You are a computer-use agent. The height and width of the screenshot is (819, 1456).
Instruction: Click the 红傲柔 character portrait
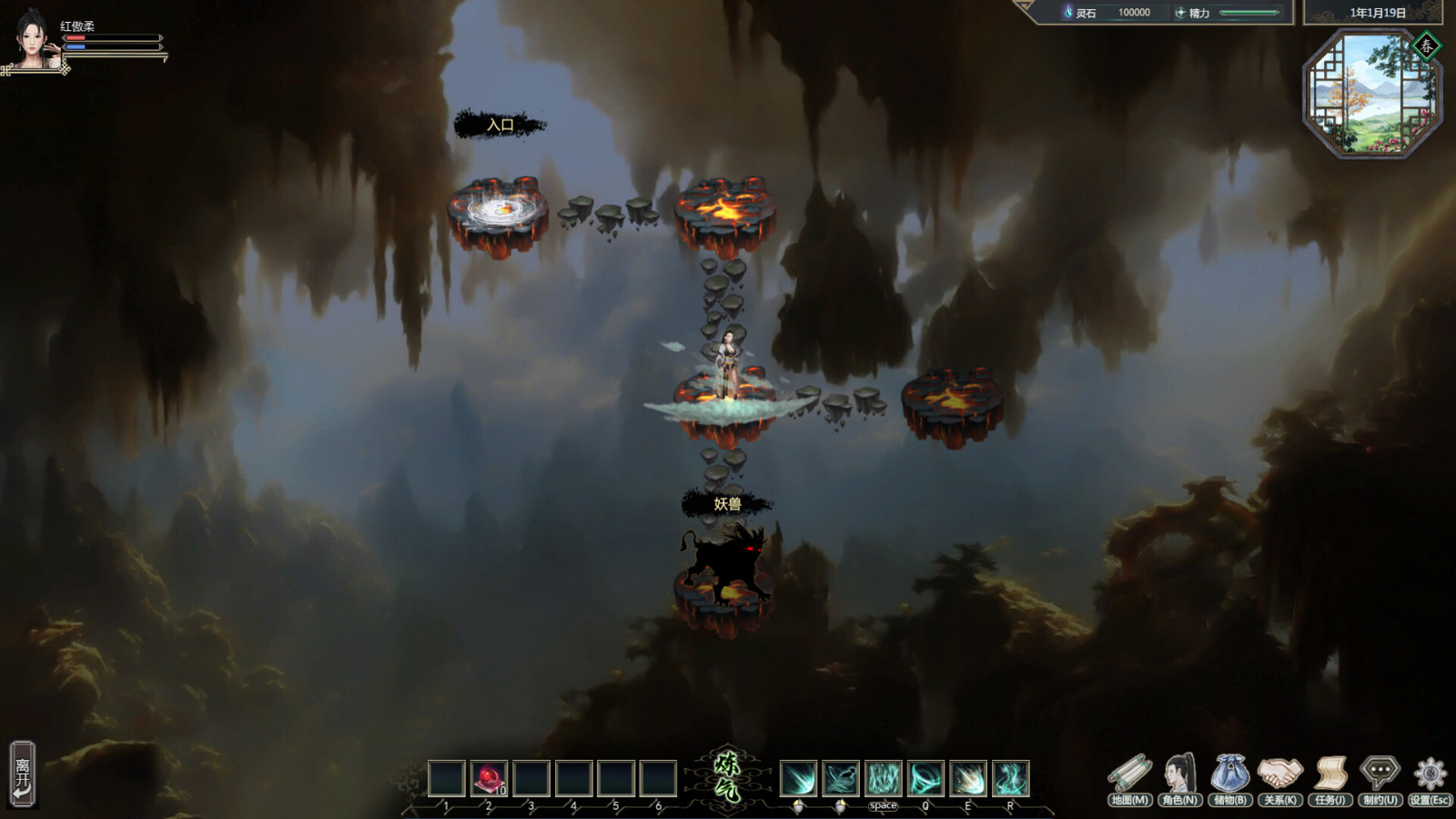(x=32, y=38)
